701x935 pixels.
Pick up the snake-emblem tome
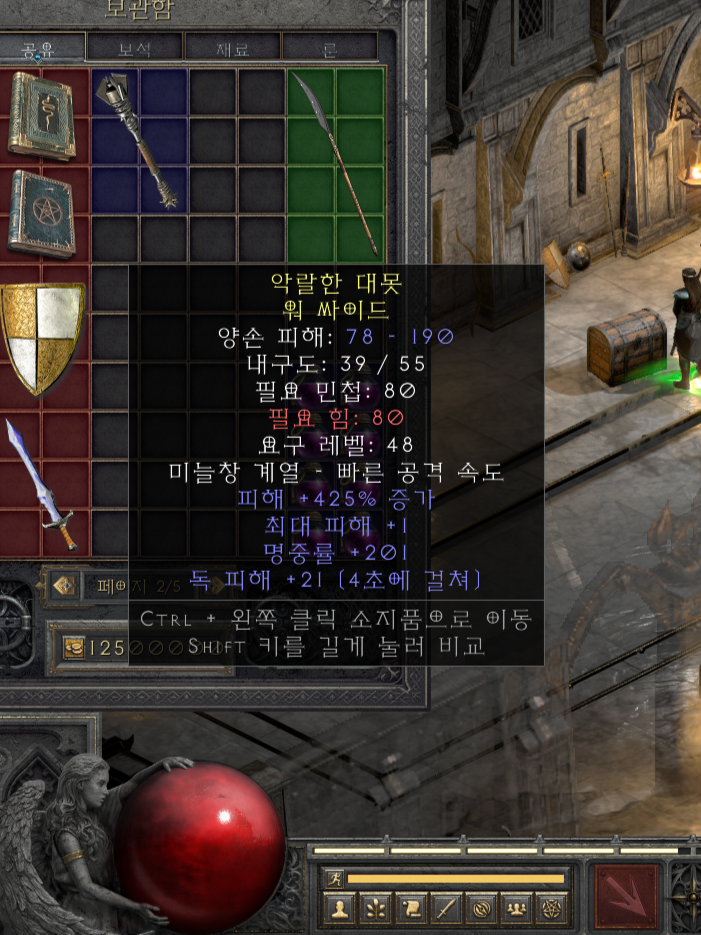tap(41, 115)
